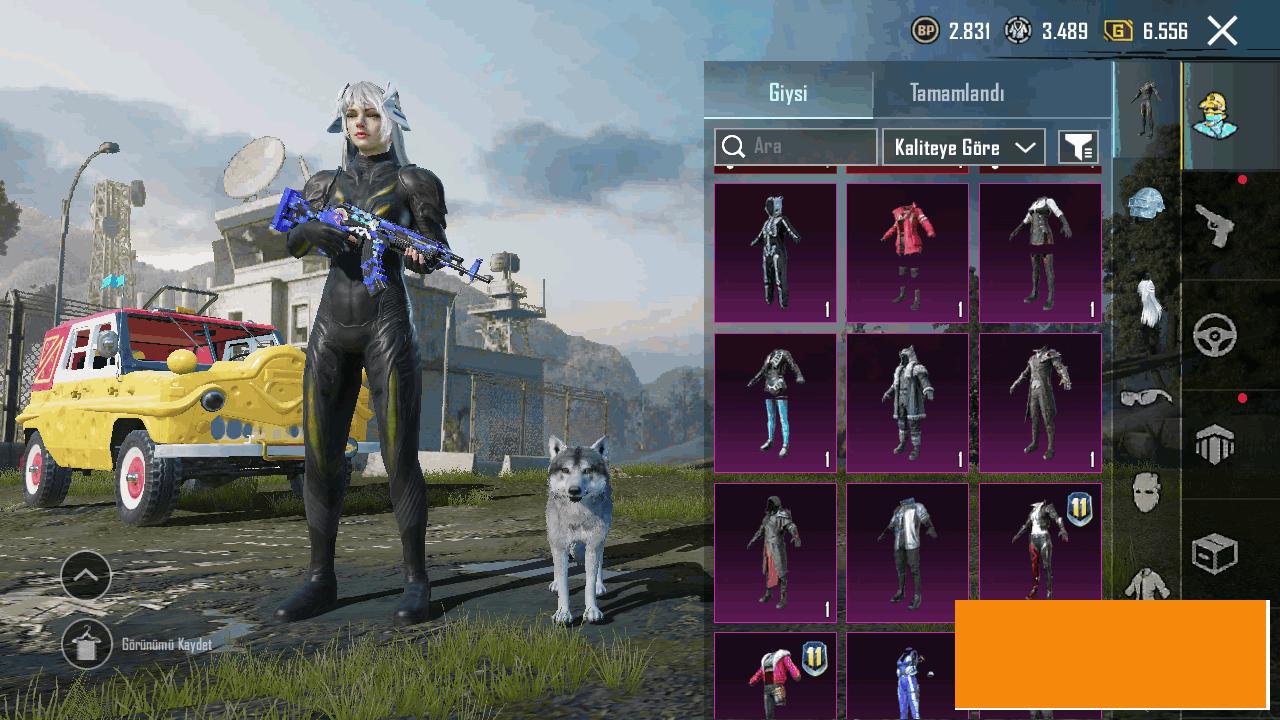Switch to the Giysi tab
The height and width of the screenshot is (720, 1280).
pos(788,93)
